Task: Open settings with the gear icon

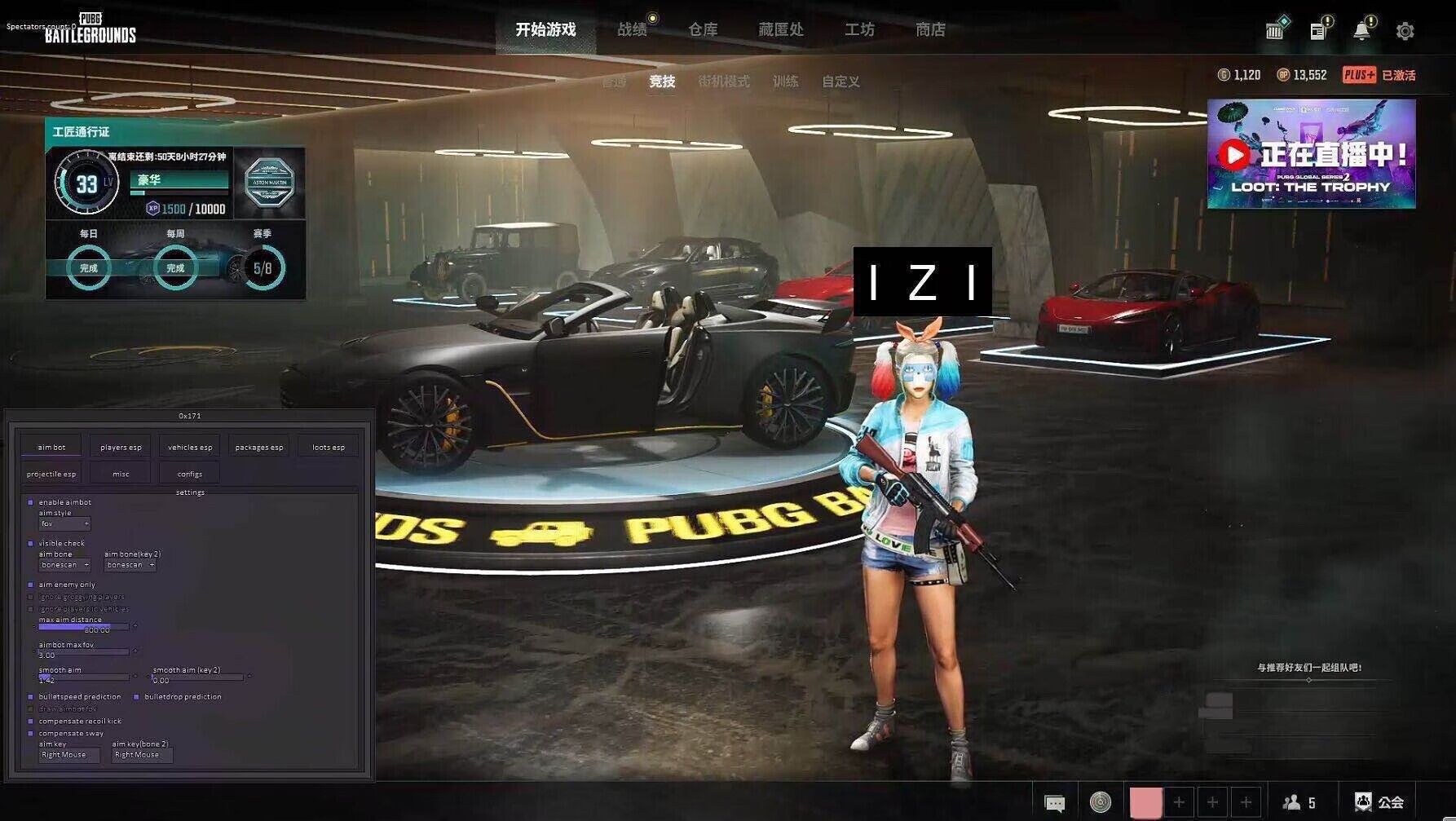Action: click(1405, 31)
